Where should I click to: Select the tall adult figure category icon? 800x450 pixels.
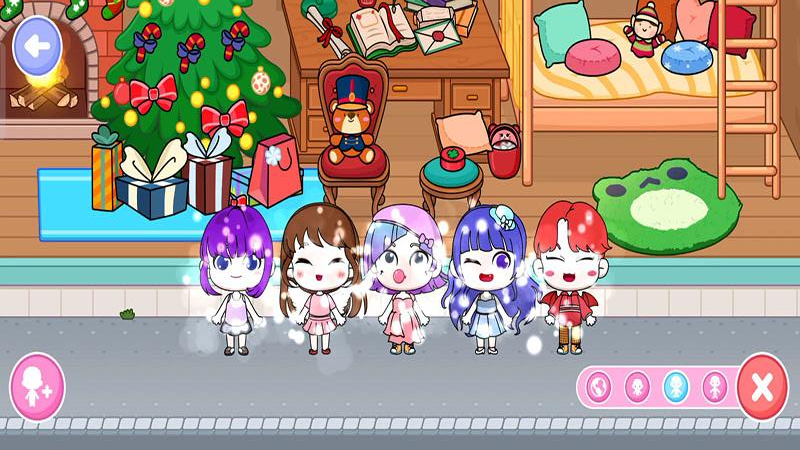pos(715,387)
